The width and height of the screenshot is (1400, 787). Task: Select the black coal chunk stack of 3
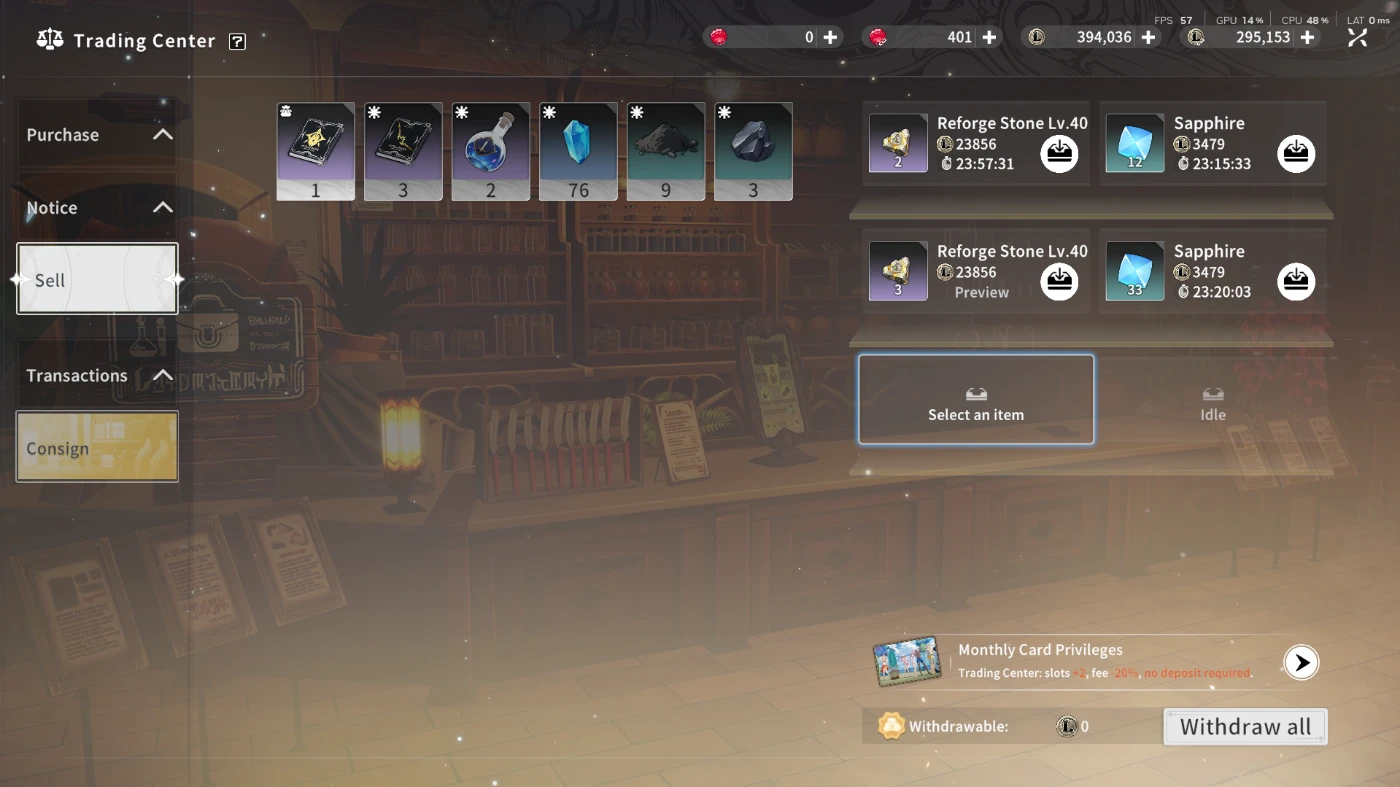point(753,151)
